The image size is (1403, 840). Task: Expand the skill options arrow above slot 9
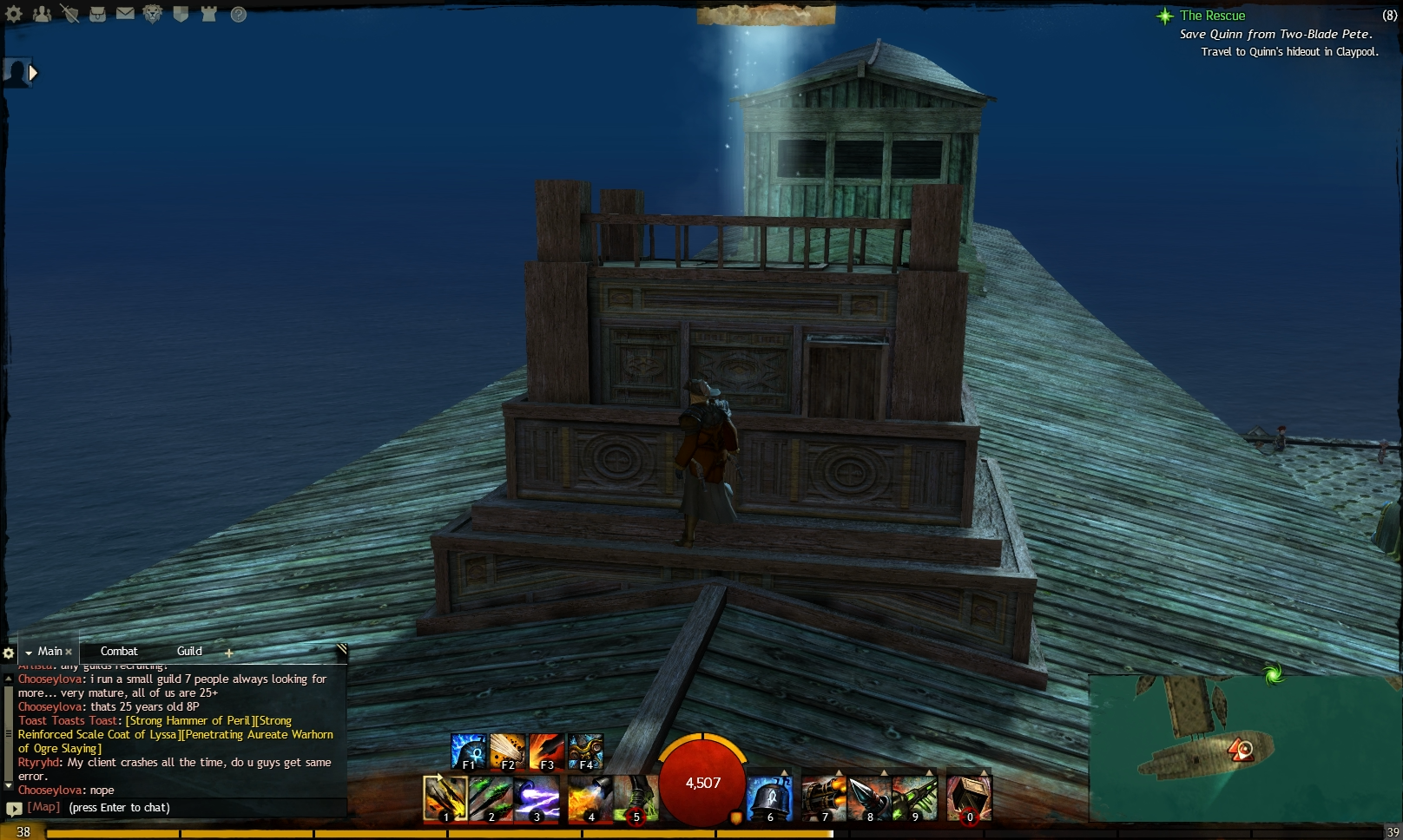pos(930,772)
